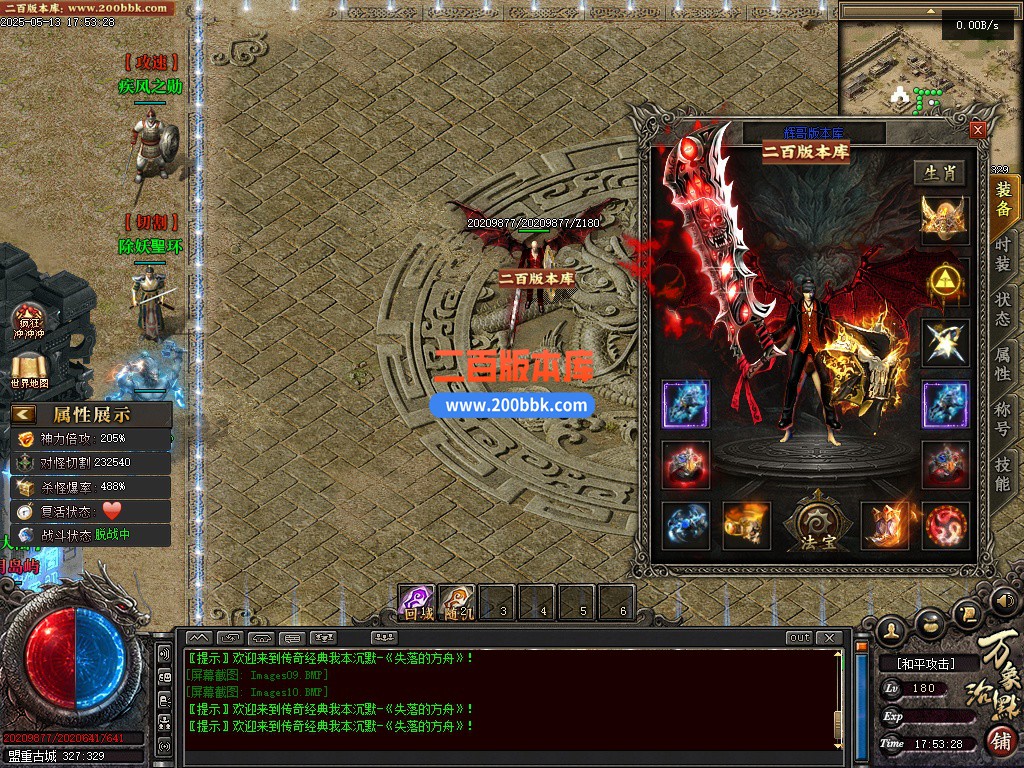Go to the 技能 skills tab

(x=1003, y=474)
